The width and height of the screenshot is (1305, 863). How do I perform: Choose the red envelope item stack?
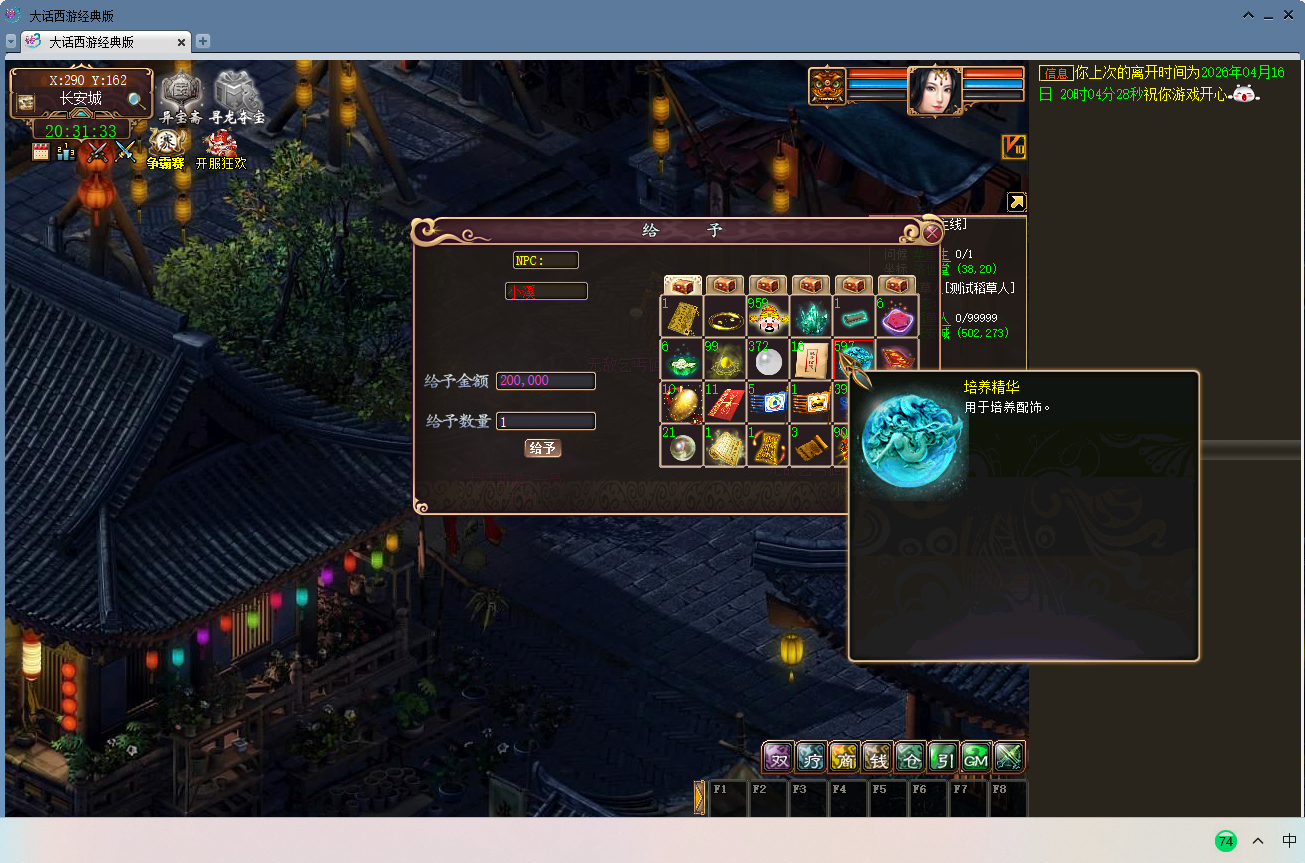coord(724,402)
